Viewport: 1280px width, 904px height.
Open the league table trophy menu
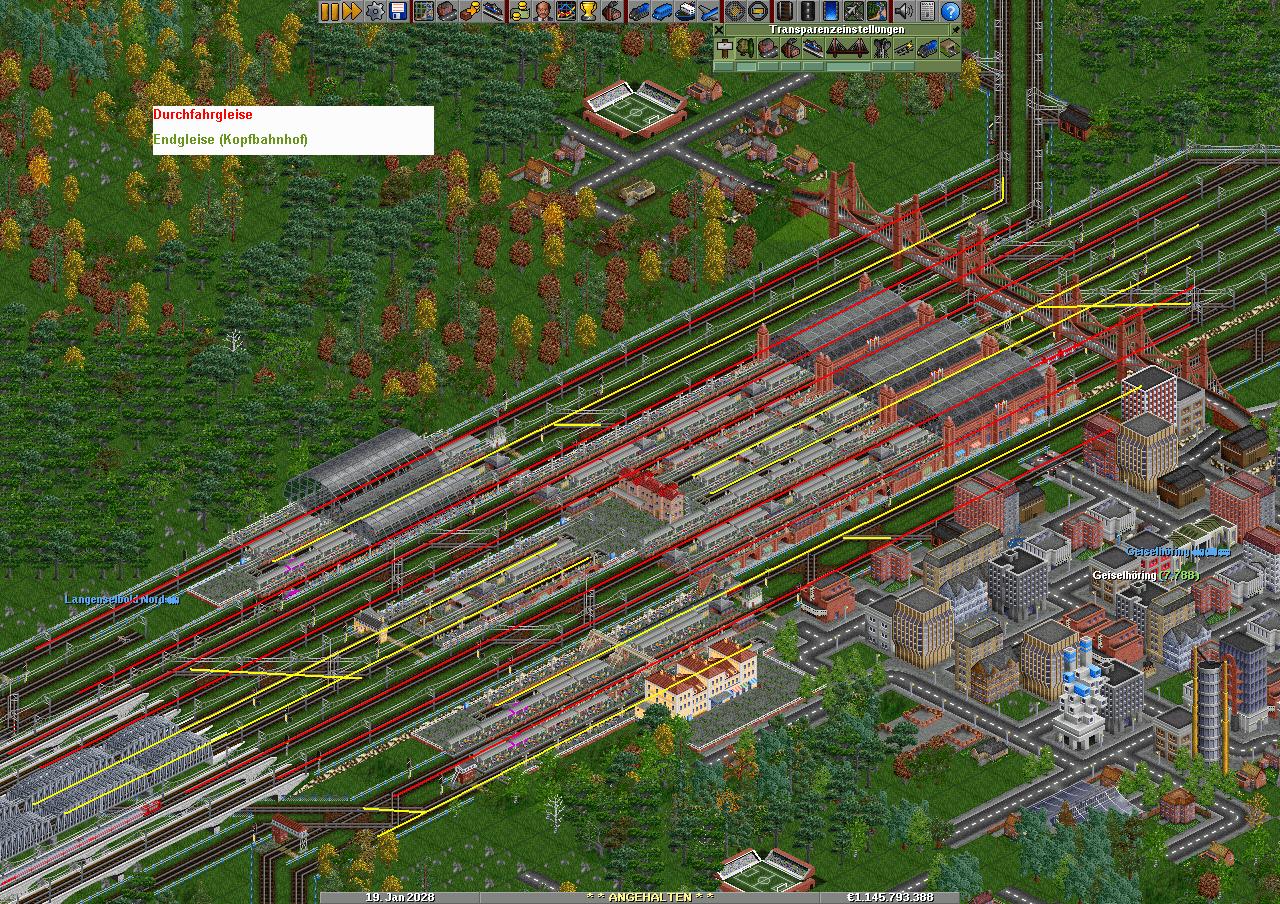pos(588,11)
